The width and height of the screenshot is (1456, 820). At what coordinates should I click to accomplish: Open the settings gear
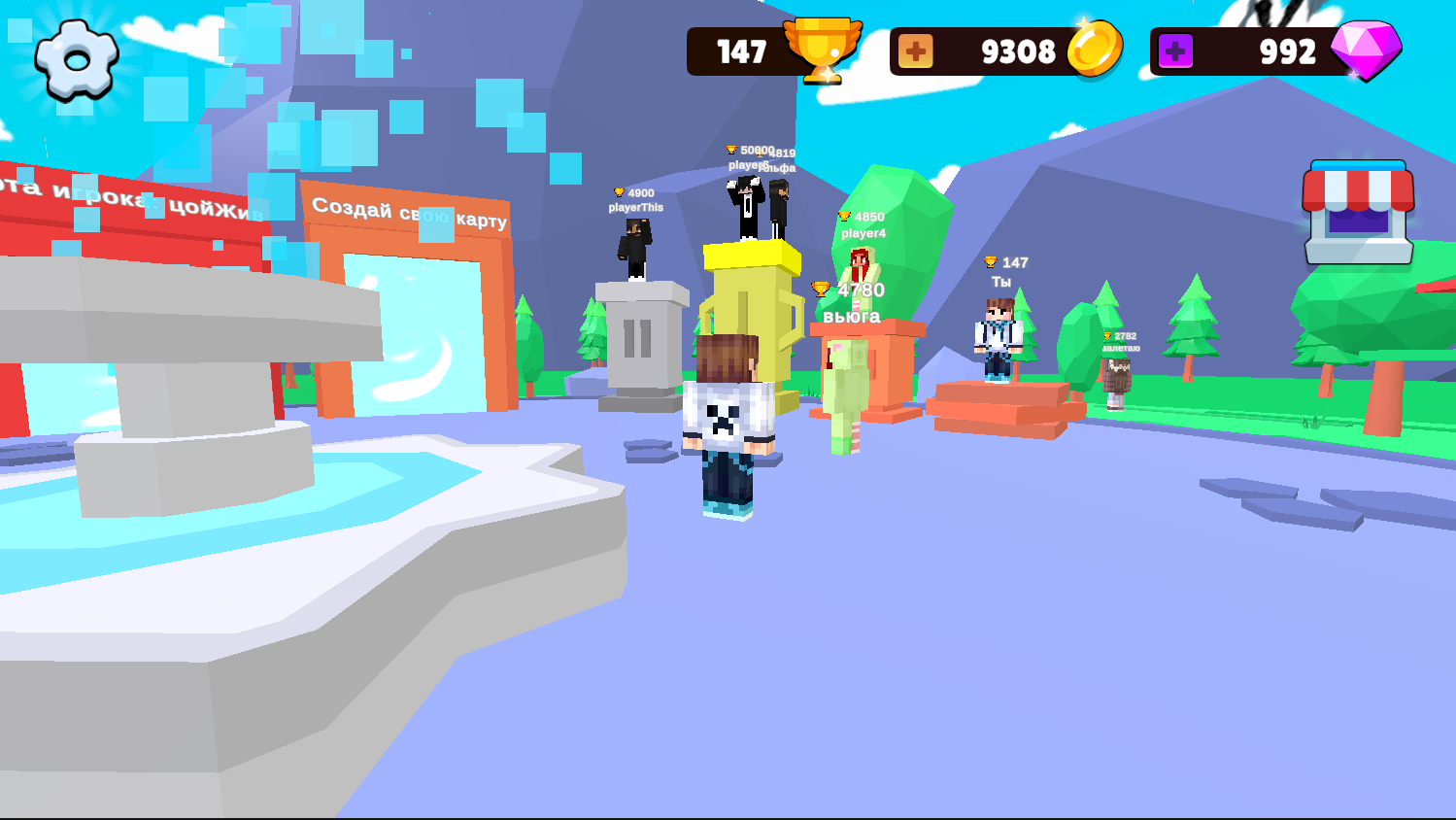click(x=76, y=57)
